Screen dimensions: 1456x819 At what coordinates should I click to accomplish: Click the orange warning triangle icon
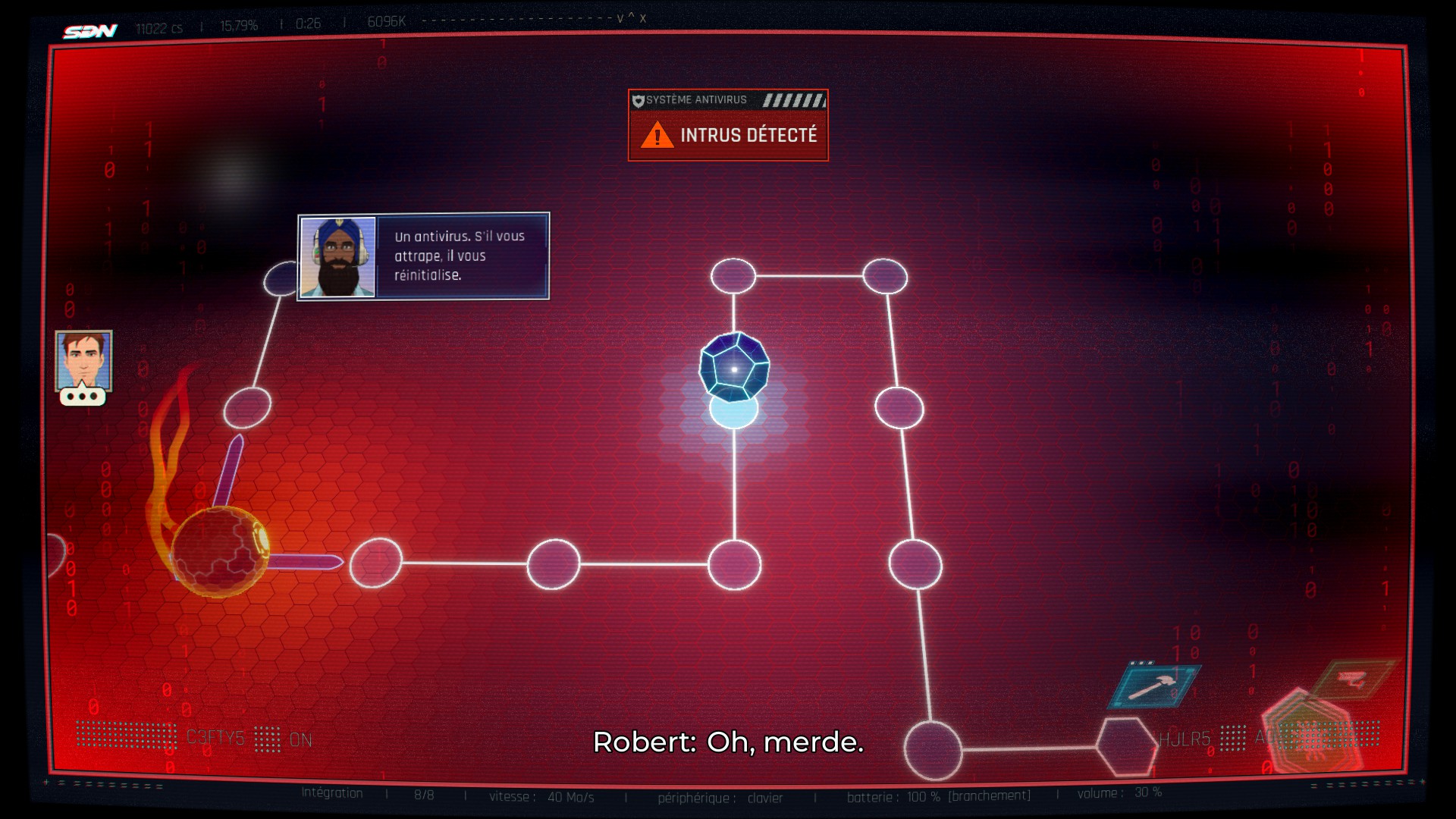pyautogui.click(x=657, y=136)
